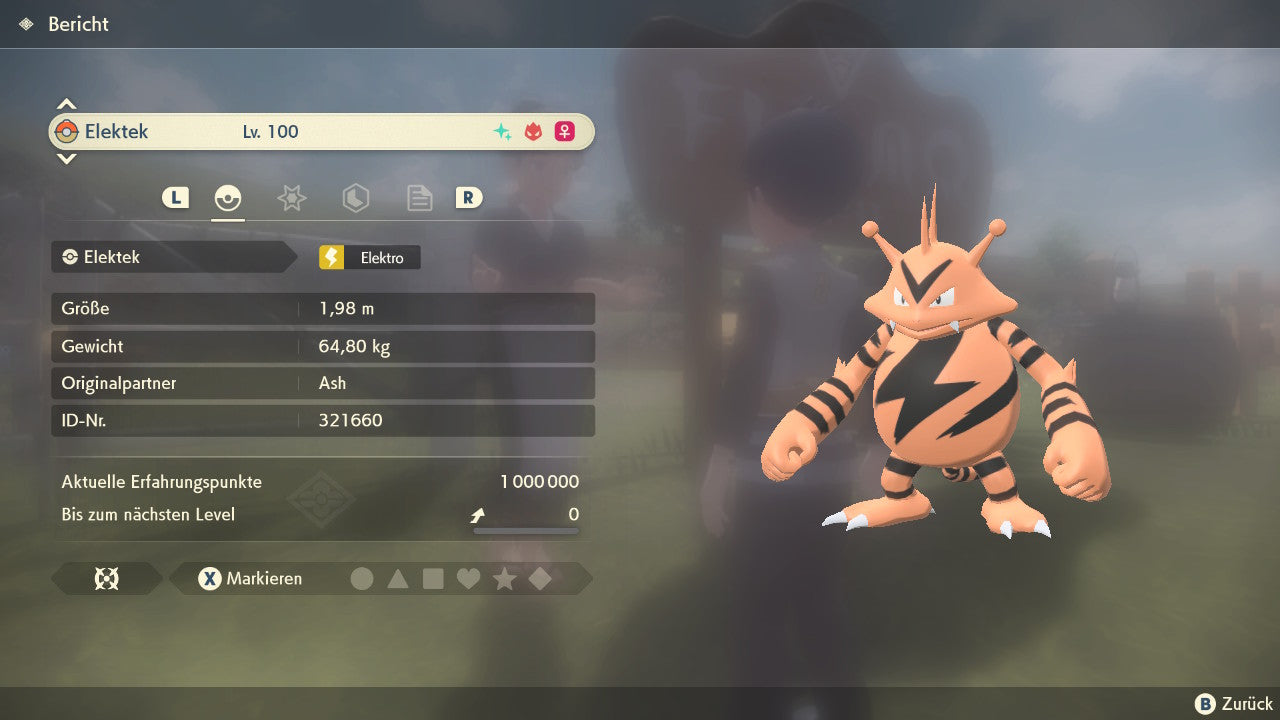Click the Elektro type badge
1280x720 pixels.
(369, 257)
